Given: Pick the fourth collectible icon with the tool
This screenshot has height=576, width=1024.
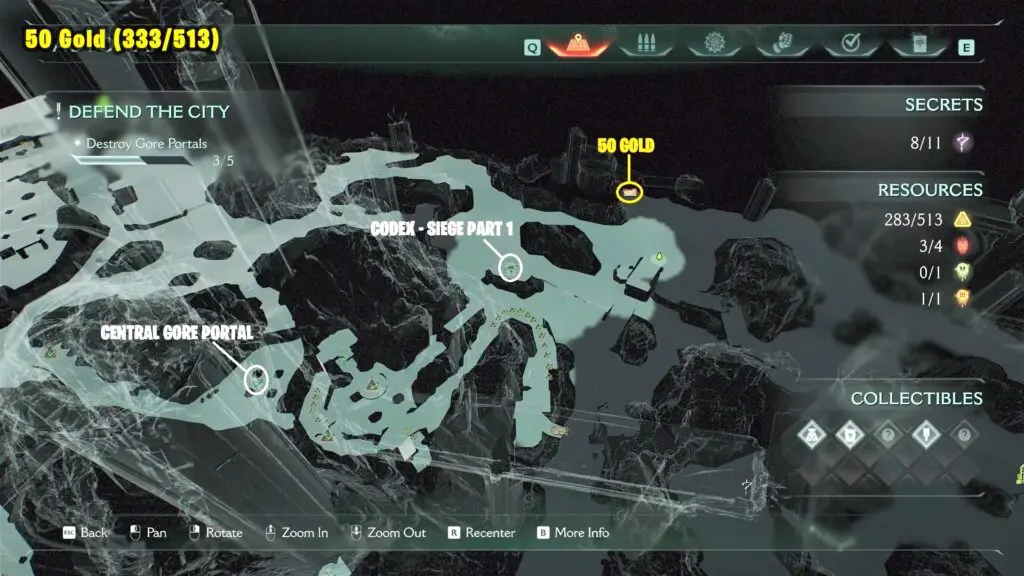Looking at the screenshot, I should tap(925, 435).
